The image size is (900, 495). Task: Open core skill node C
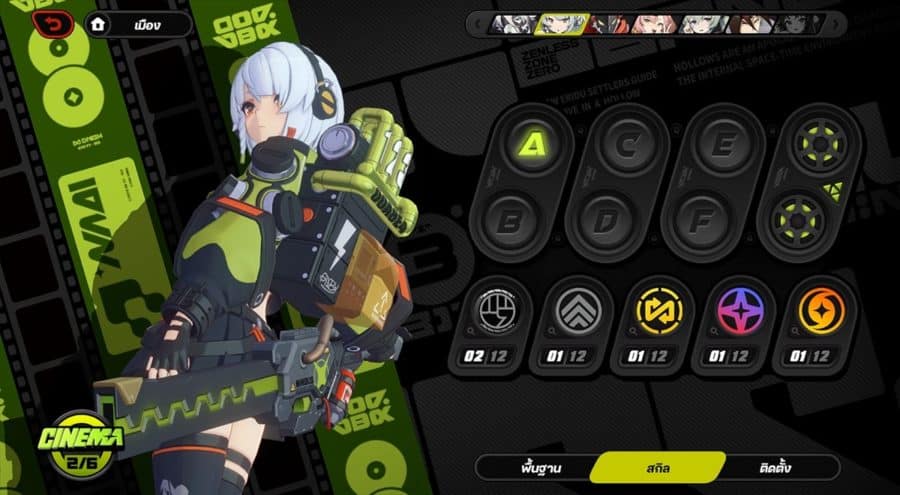point(629,145)
